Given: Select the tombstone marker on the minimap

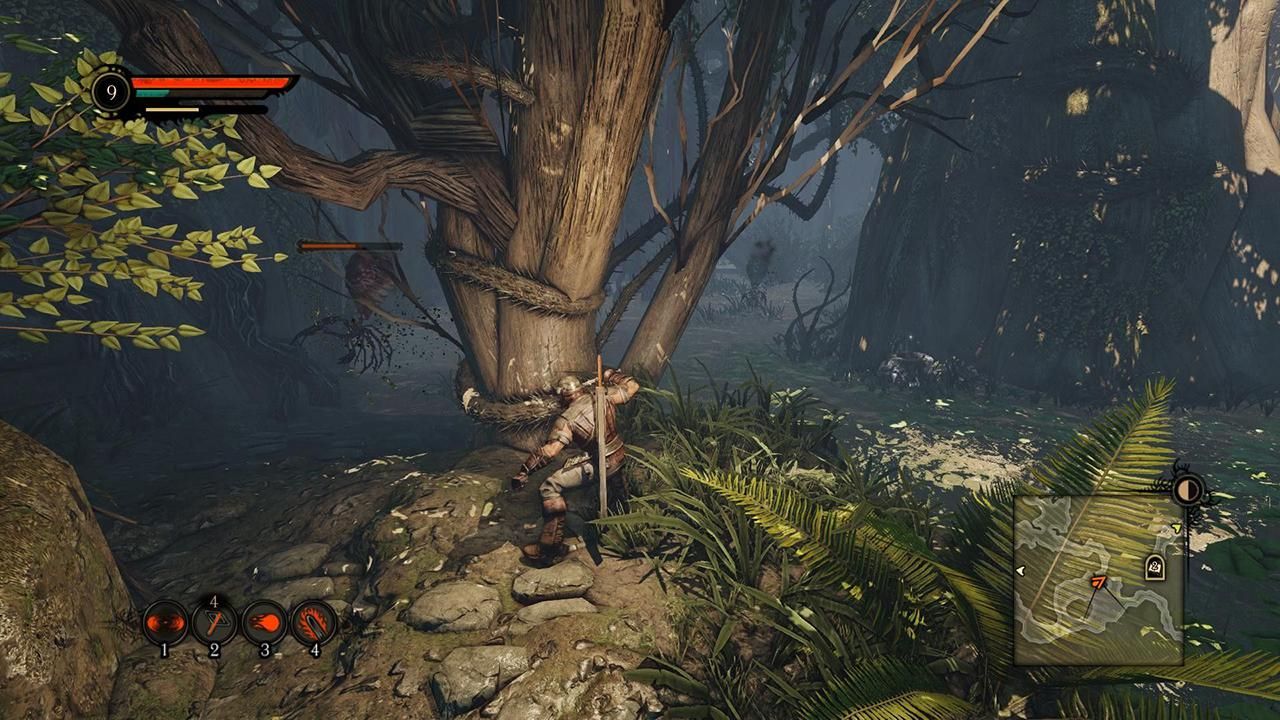Looking at the screenshot, I should pyautogui.click(x=1154, y=568).
